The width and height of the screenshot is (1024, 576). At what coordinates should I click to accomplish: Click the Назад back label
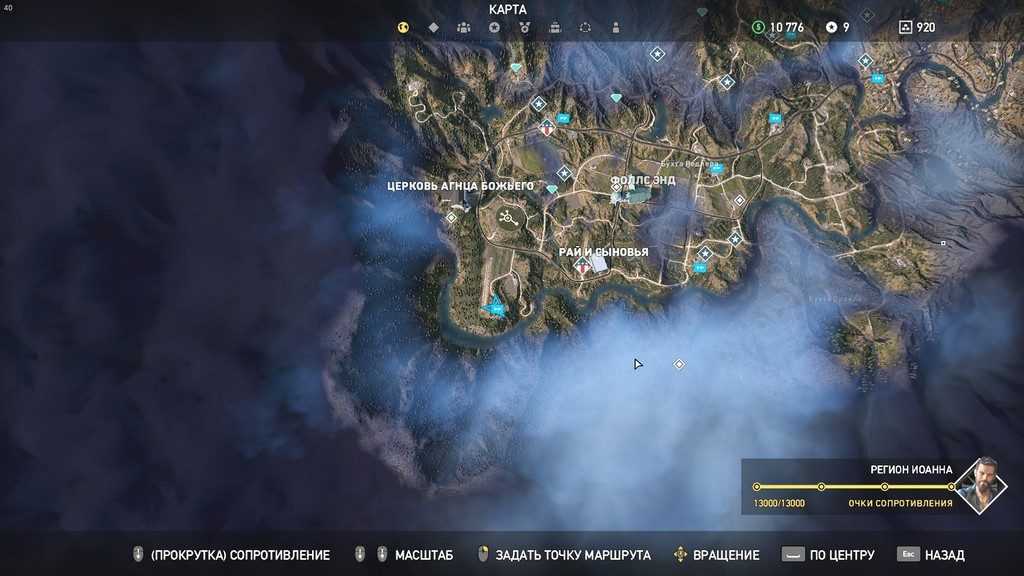point(944,555)
